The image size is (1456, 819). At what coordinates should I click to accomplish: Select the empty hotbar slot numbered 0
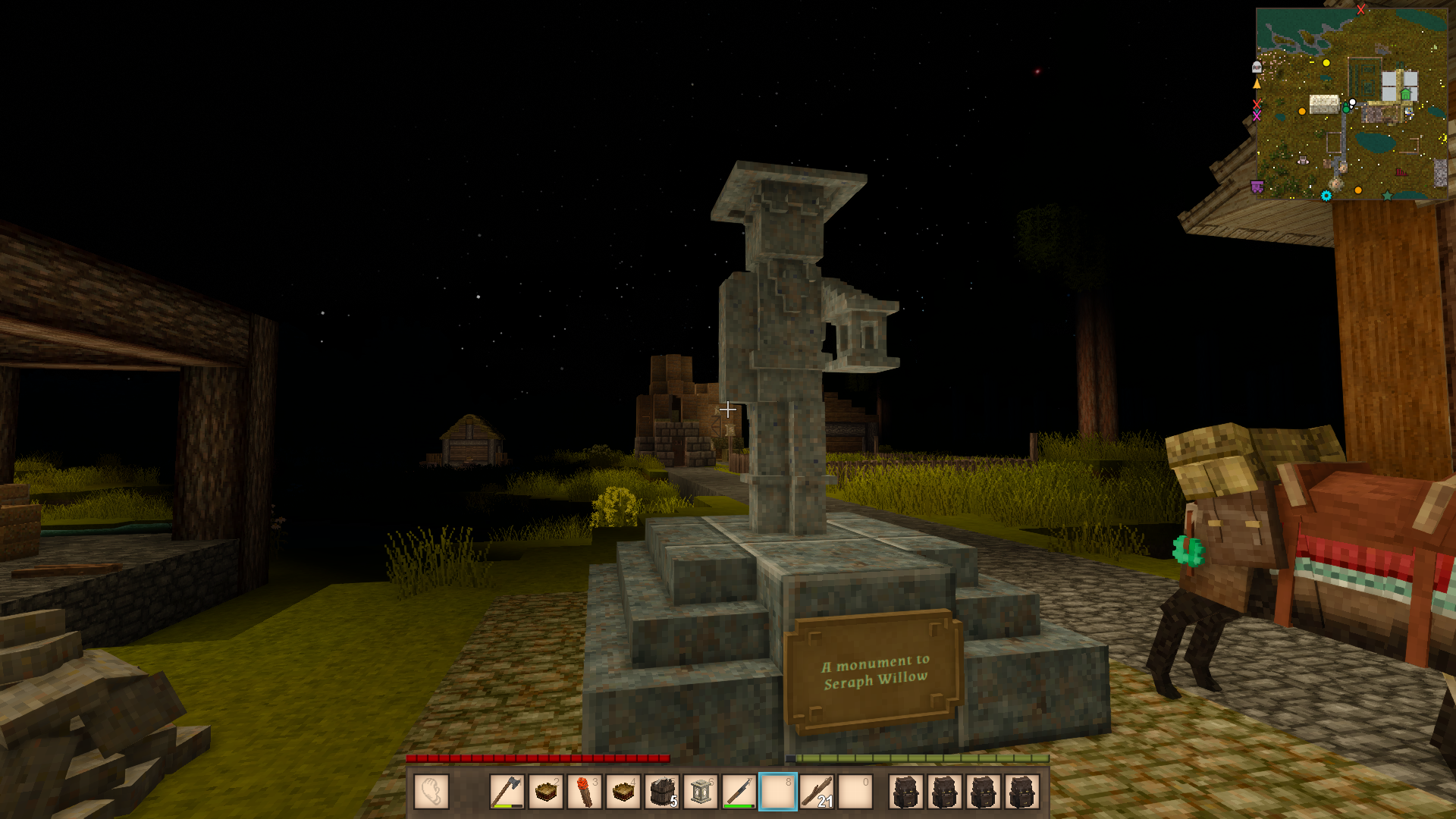(x=855, y=792)
